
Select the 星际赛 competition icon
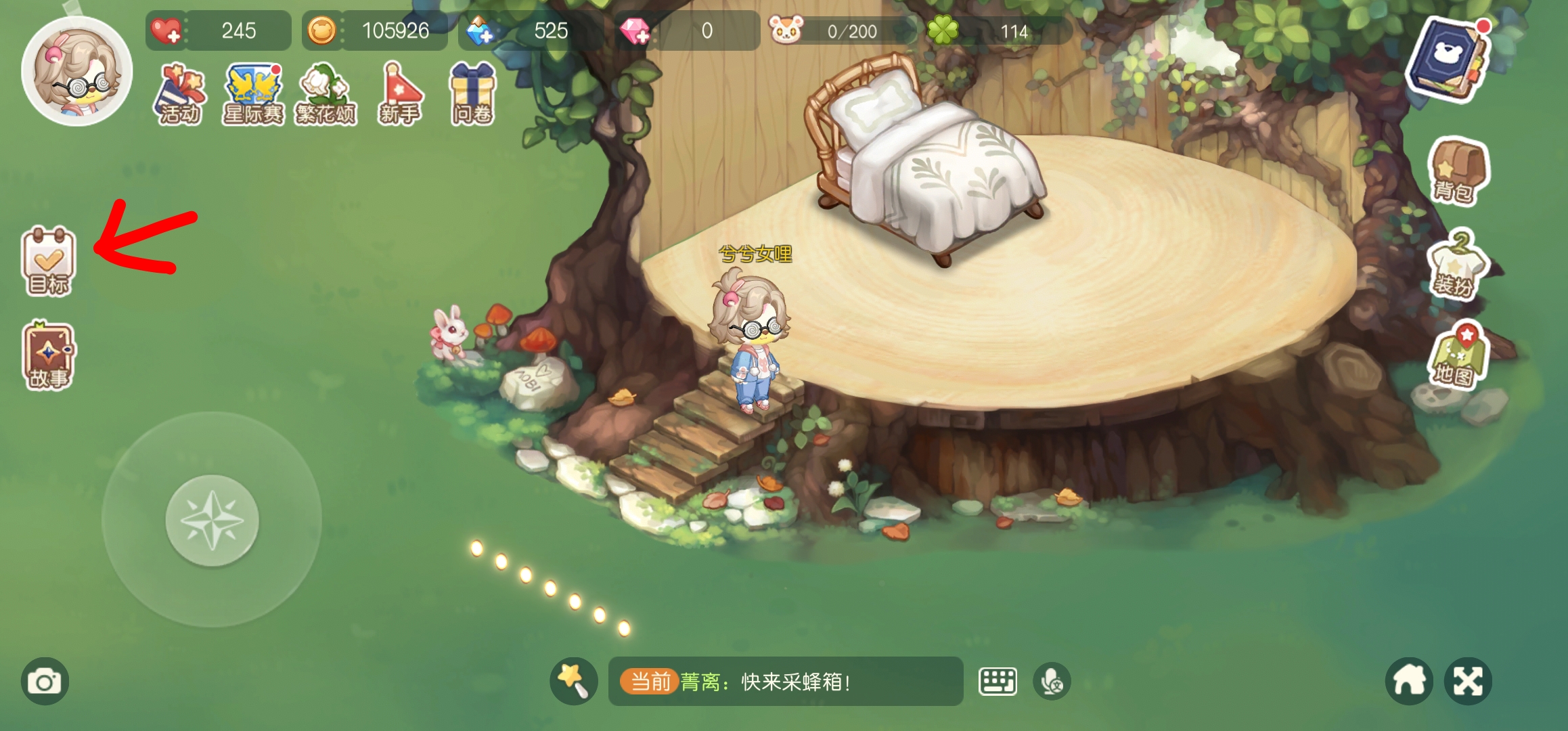[252, 91]
